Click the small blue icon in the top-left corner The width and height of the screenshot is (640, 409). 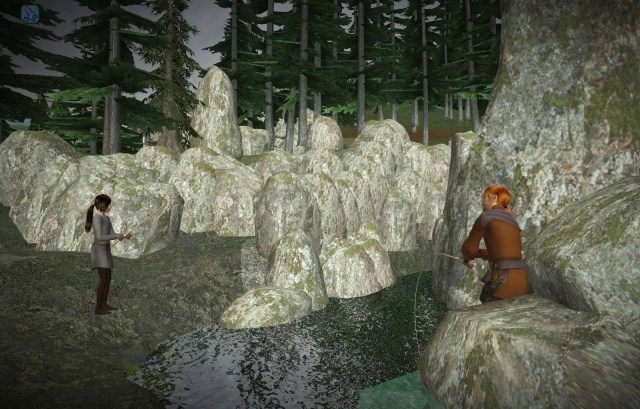click(30, 14)
